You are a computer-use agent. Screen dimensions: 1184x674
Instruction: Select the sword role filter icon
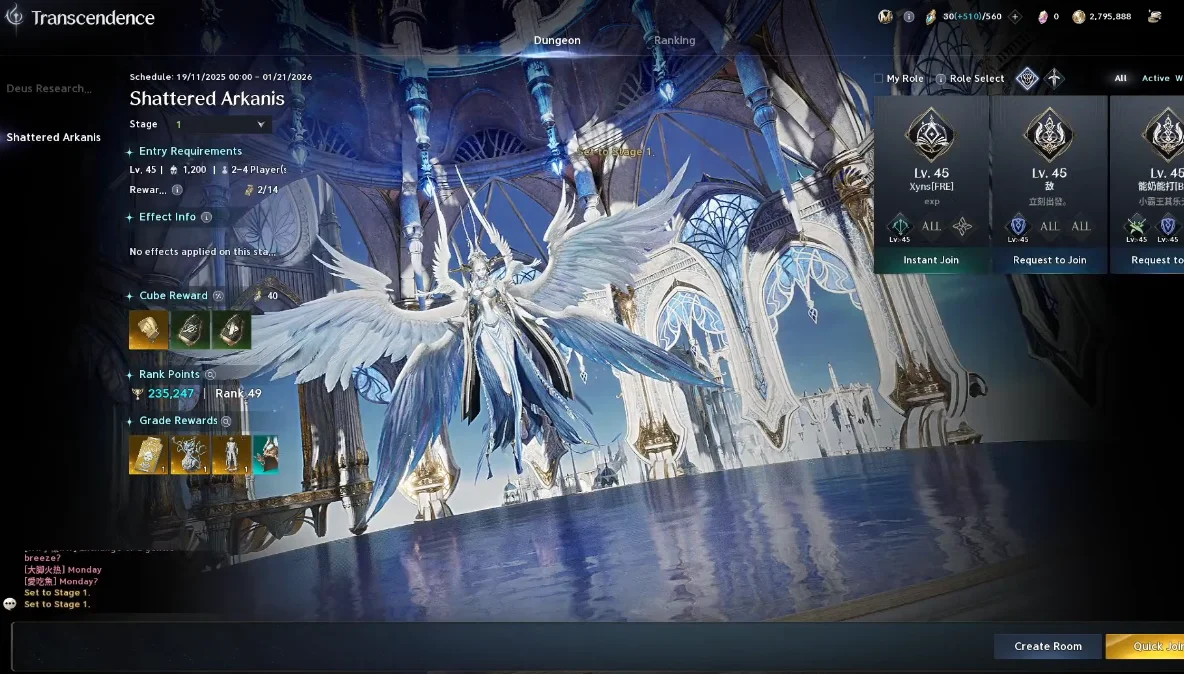click(1055, 79)
